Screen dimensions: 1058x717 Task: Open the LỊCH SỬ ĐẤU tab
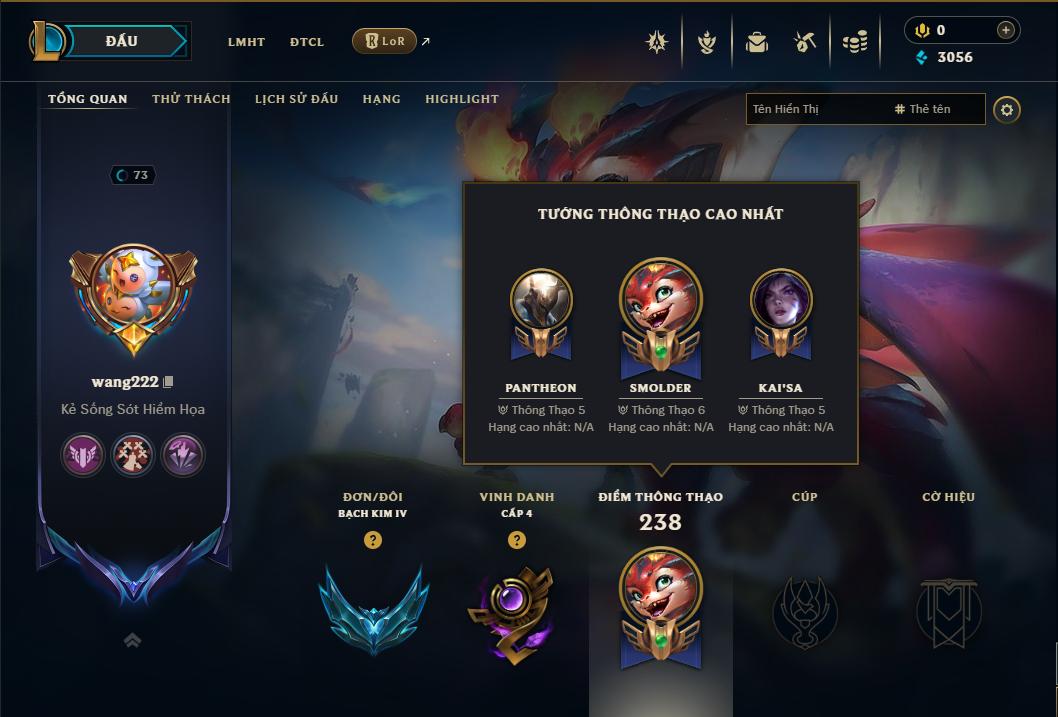[296, 99]
